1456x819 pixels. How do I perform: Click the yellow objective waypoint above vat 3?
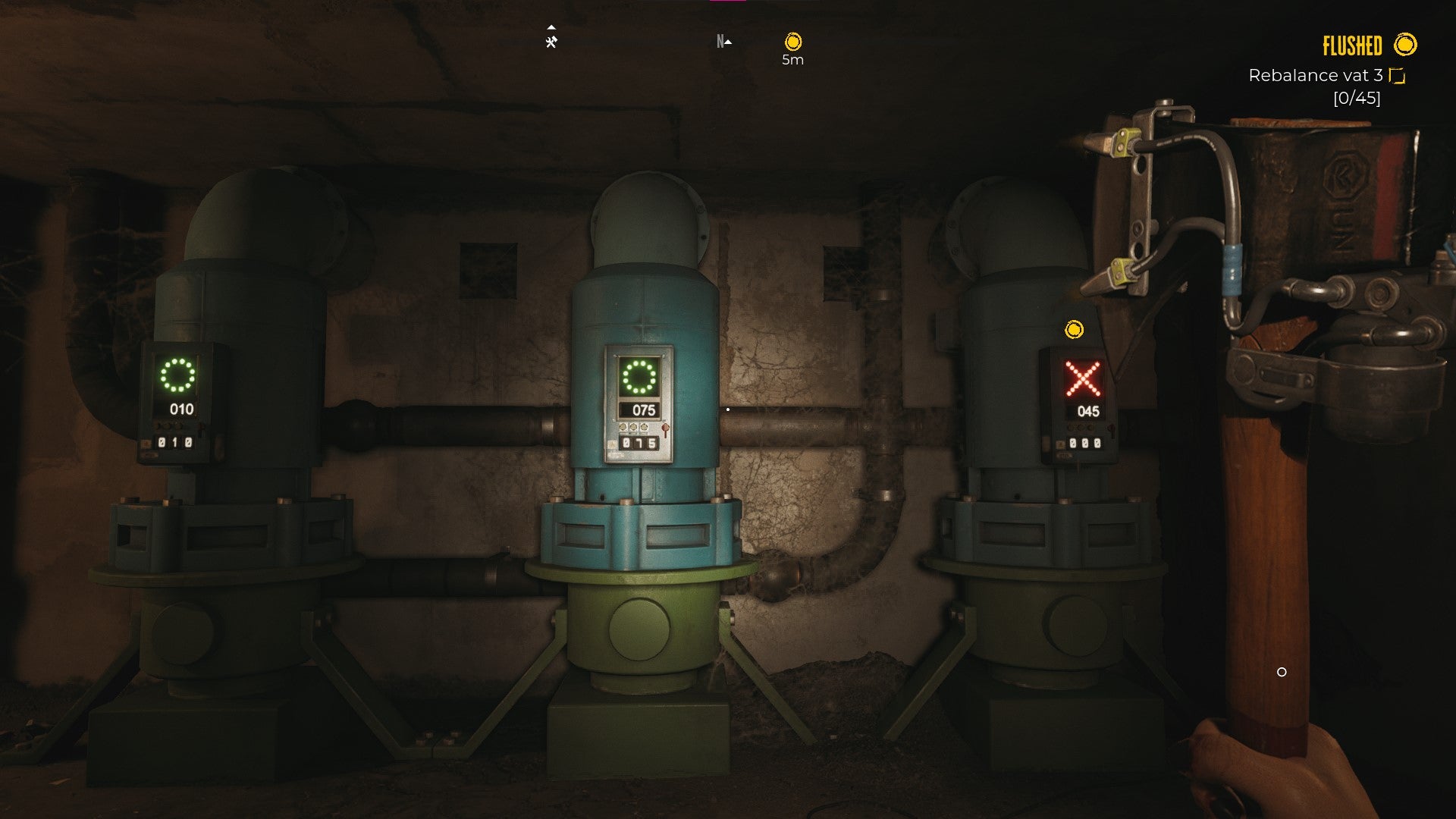pos(1074,330)
